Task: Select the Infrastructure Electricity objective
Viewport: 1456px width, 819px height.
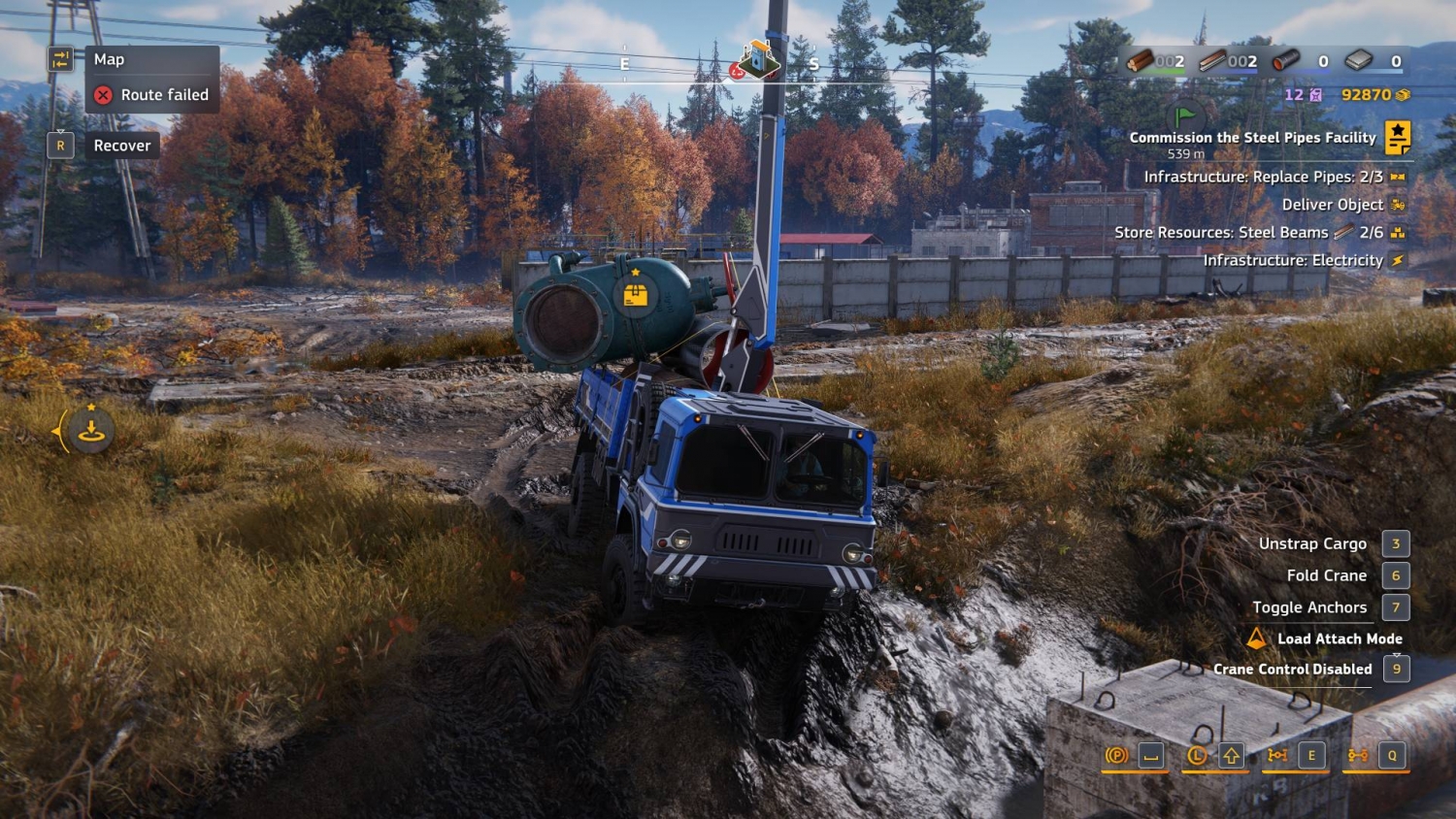Action: click(1293, 260)
